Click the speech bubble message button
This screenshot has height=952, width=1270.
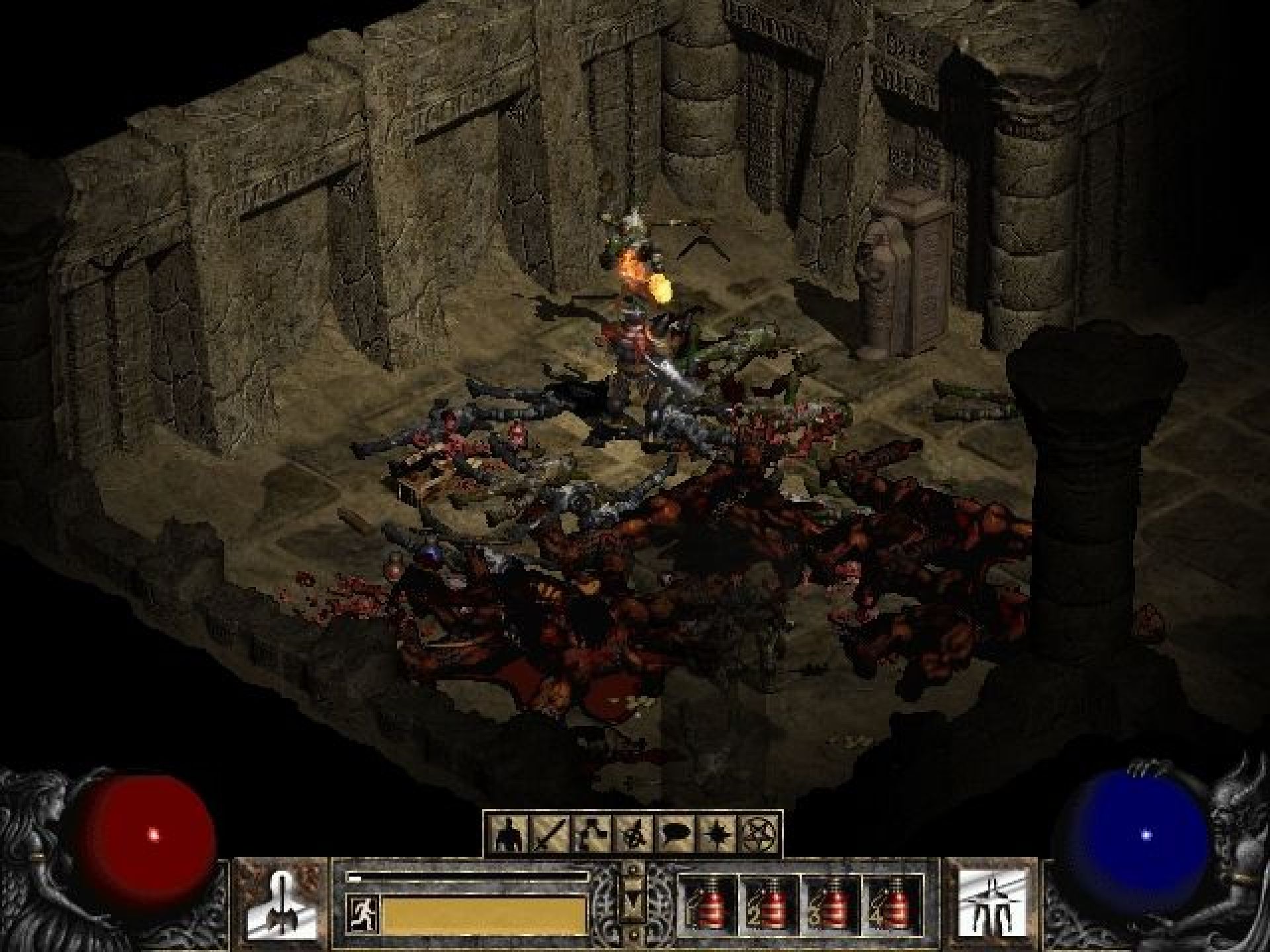coord(675,835)
